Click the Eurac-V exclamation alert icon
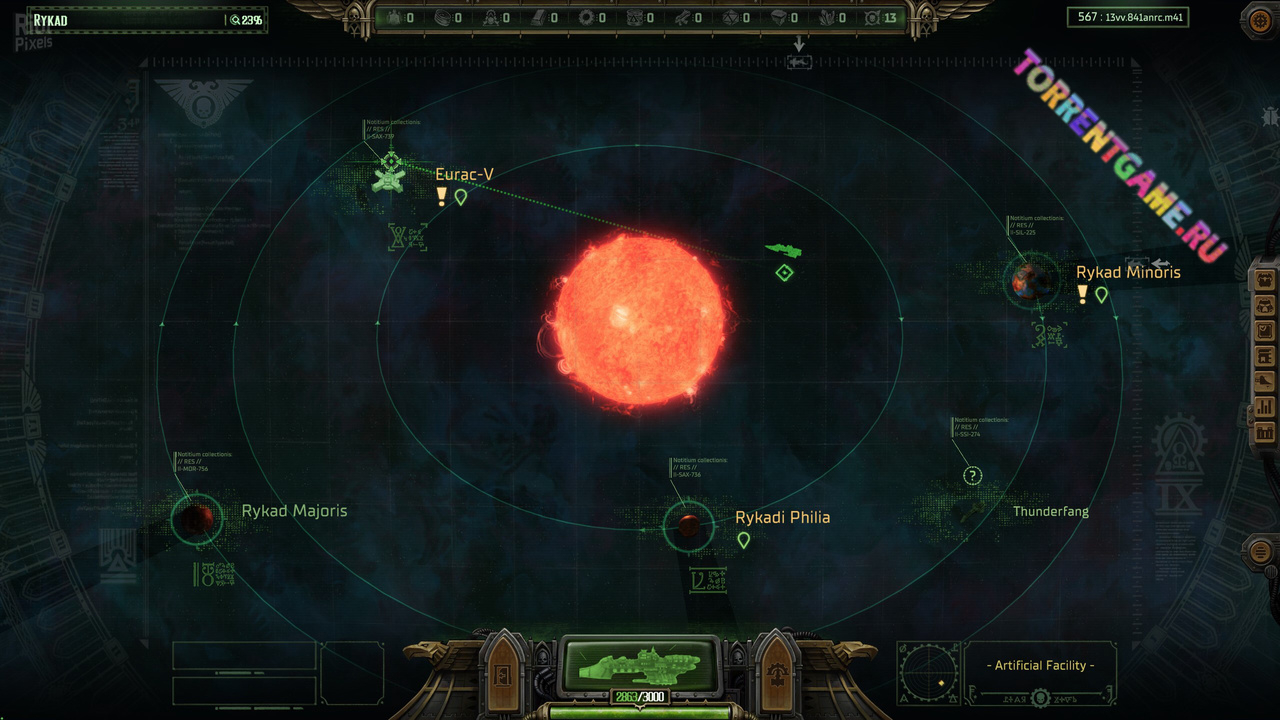1280x720 pixels. click(x=441, y=197)
